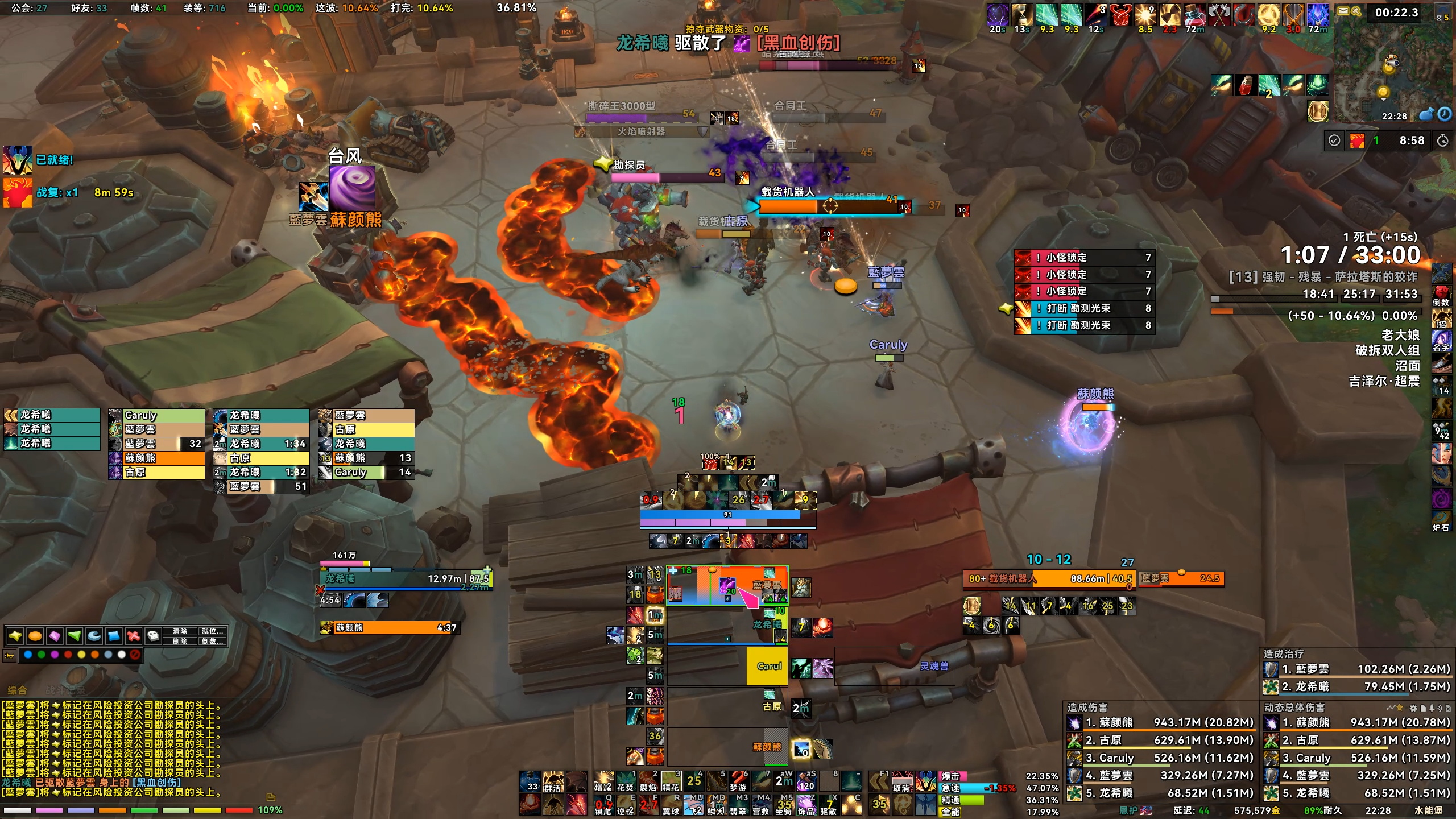Place the yellow star raid marker
1456x819 pixels.
(x=15, y=636)
